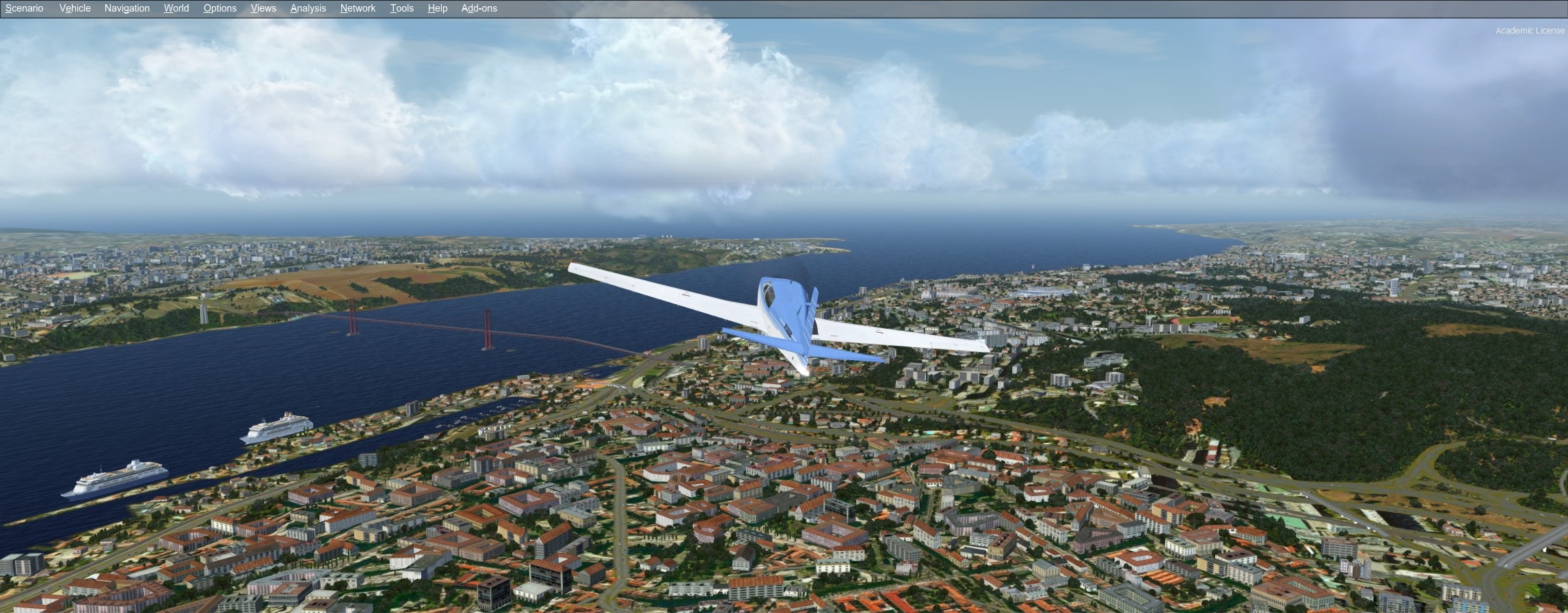Choose the Network menu
Viewport: 1568px width, 613px height.
click(358, 8)
